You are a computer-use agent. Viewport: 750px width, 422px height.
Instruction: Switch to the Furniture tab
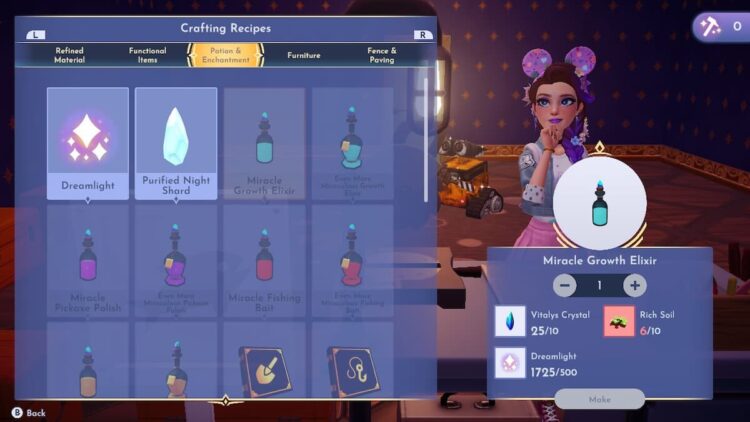coord(304,55)
